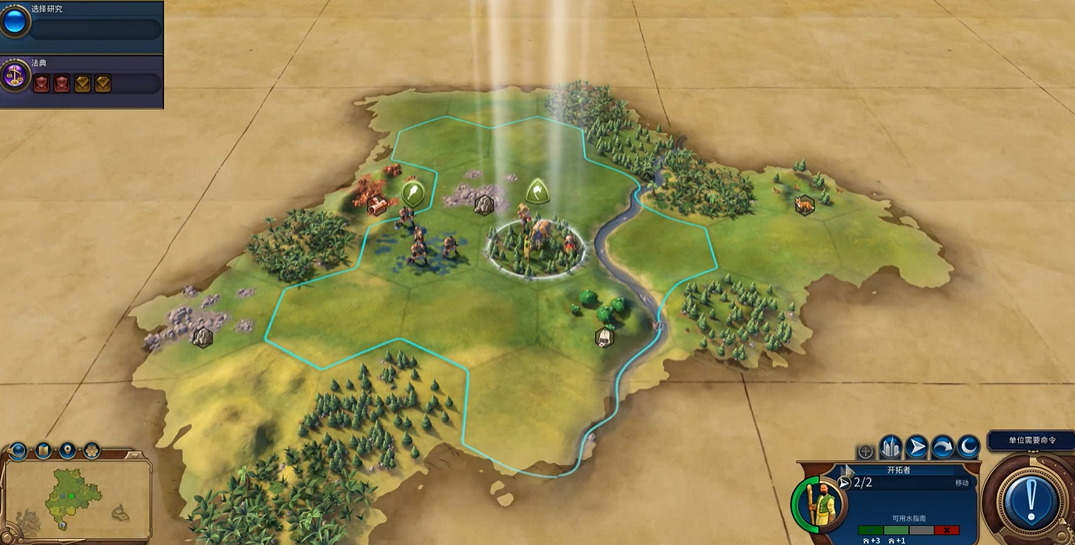The image size is (1075, 545).
Task: Choose the skip turn curved arrow
Action: coord(943,447)
